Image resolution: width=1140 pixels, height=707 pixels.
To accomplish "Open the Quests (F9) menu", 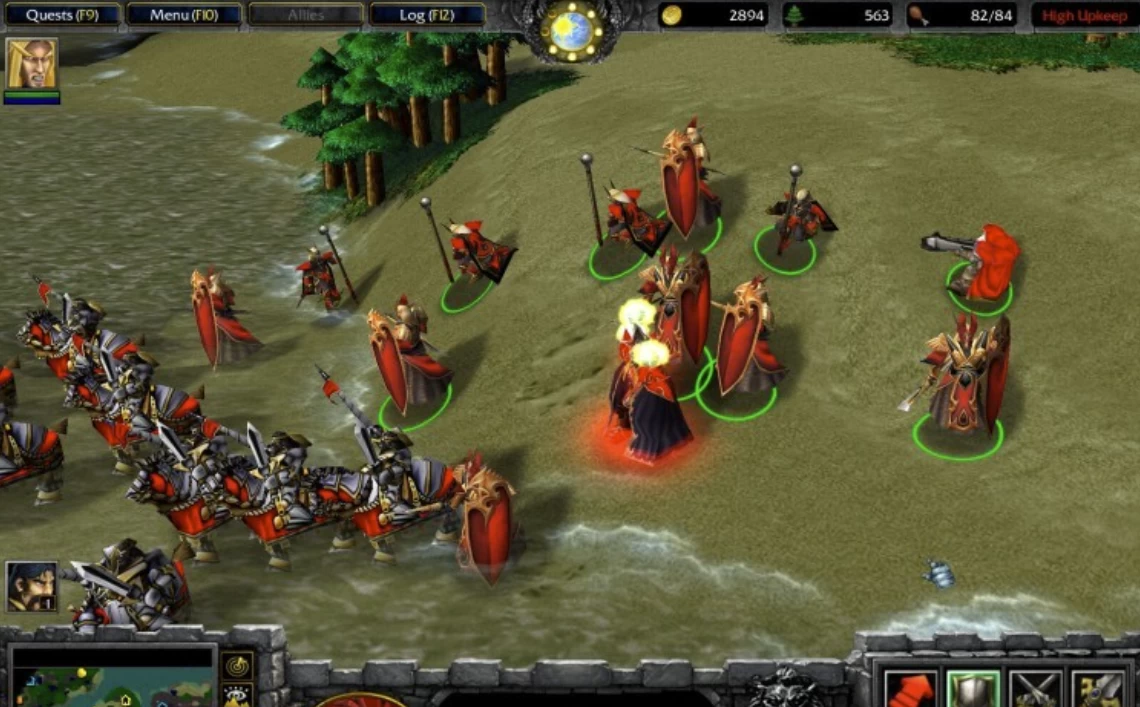I will coord(61,15).
